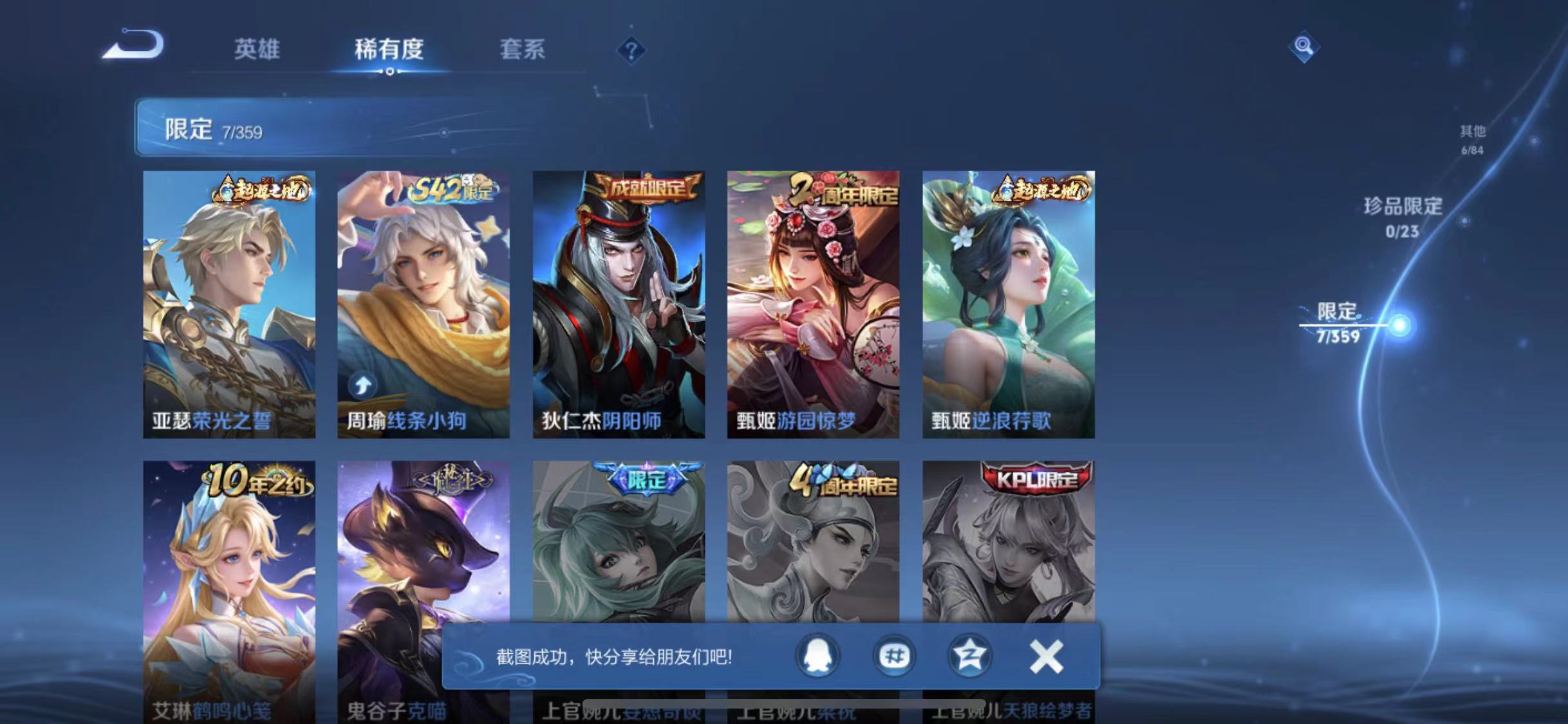Screen dimensions: 1568x724
Task: Share screenshot via the hashtag community icon
Action: point(894,658)
